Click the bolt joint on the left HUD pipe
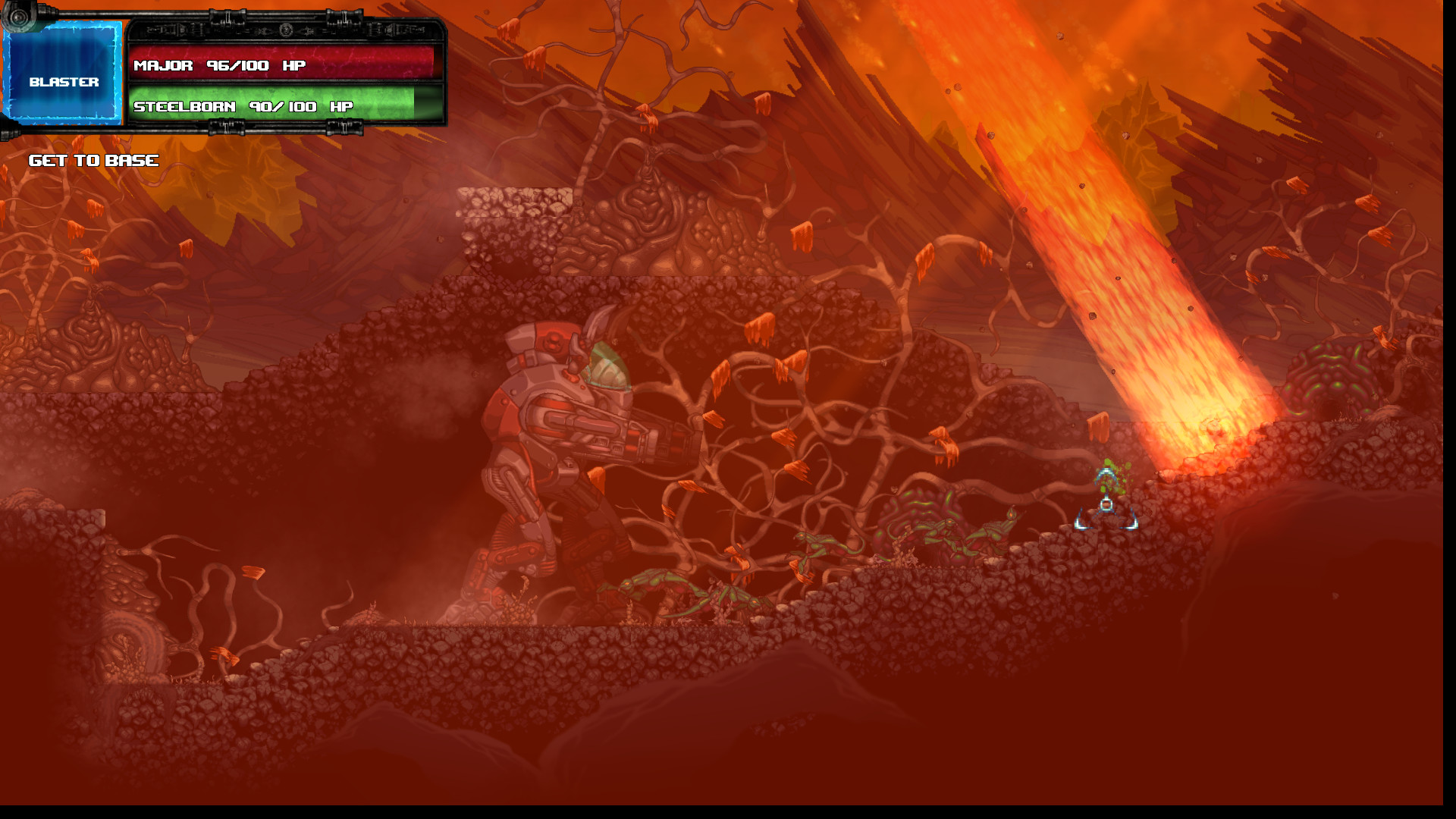 pyautogui.click(x=18, y=17)
